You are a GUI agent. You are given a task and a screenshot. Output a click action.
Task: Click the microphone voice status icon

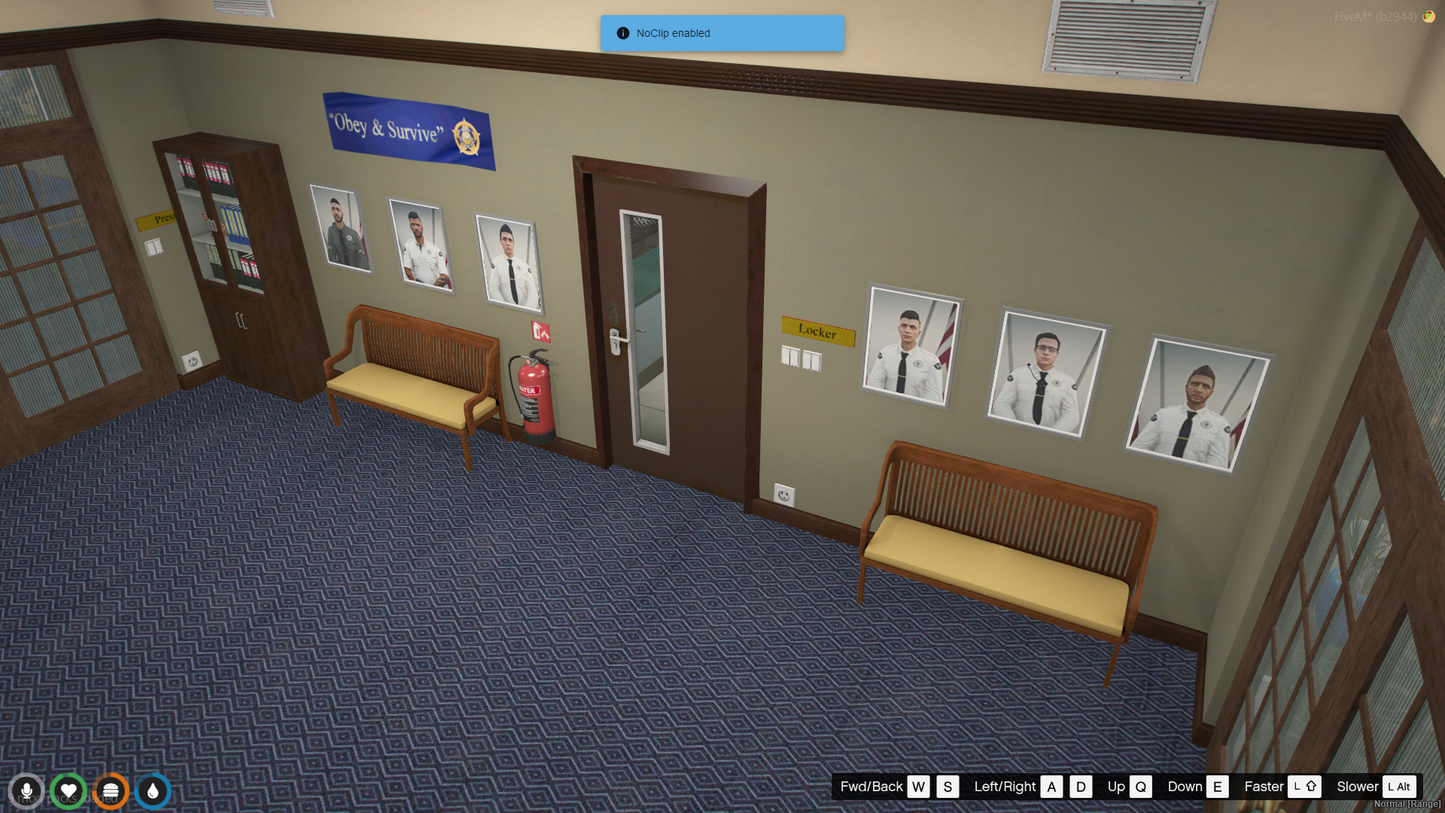[27, 791]
